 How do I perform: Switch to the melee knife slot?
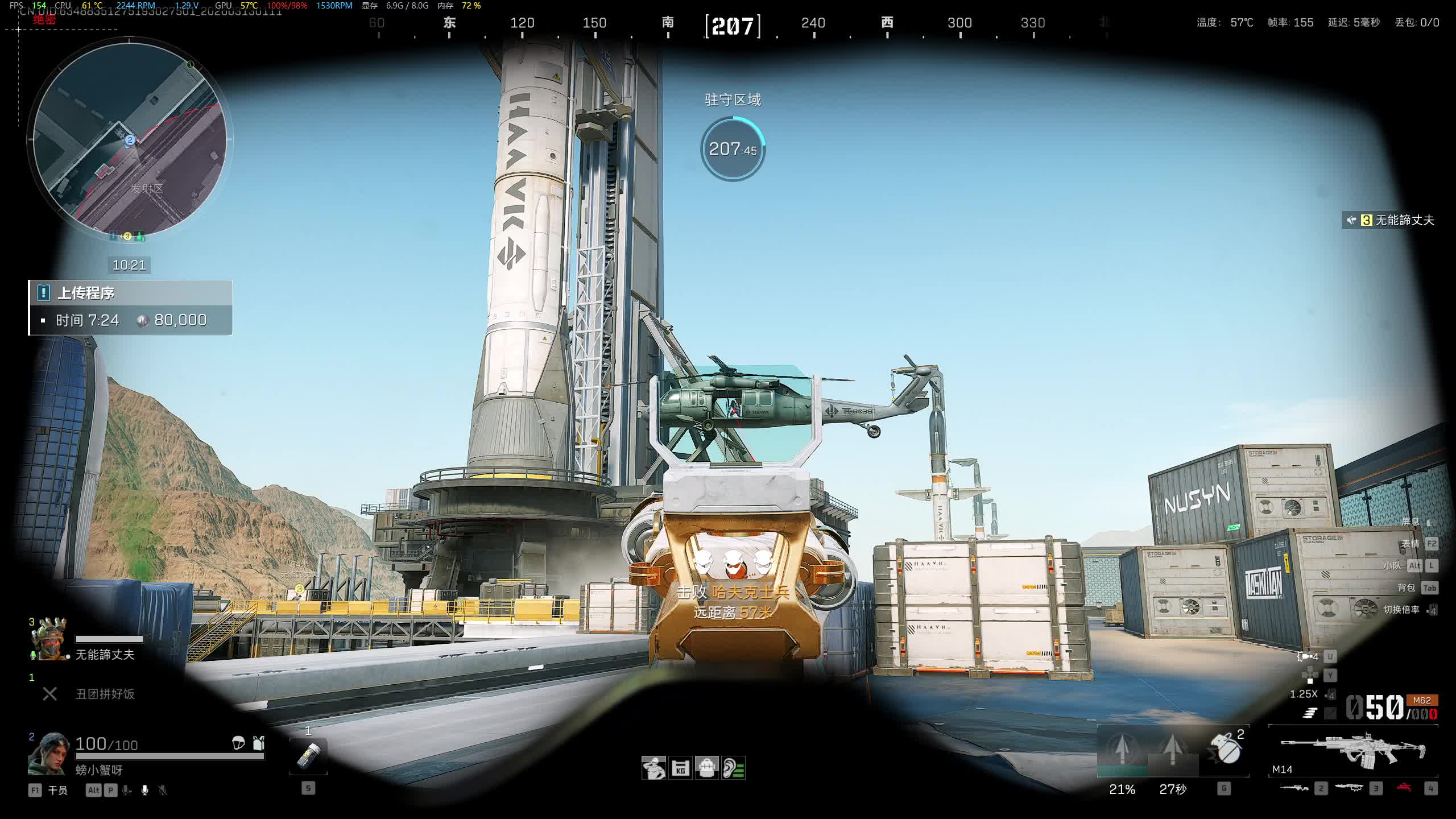(1349, 788)
